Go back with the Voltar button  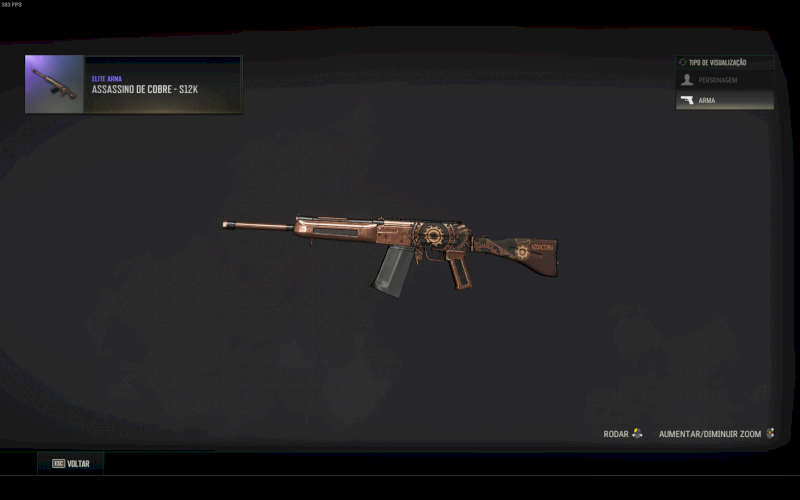pos(71,464)
